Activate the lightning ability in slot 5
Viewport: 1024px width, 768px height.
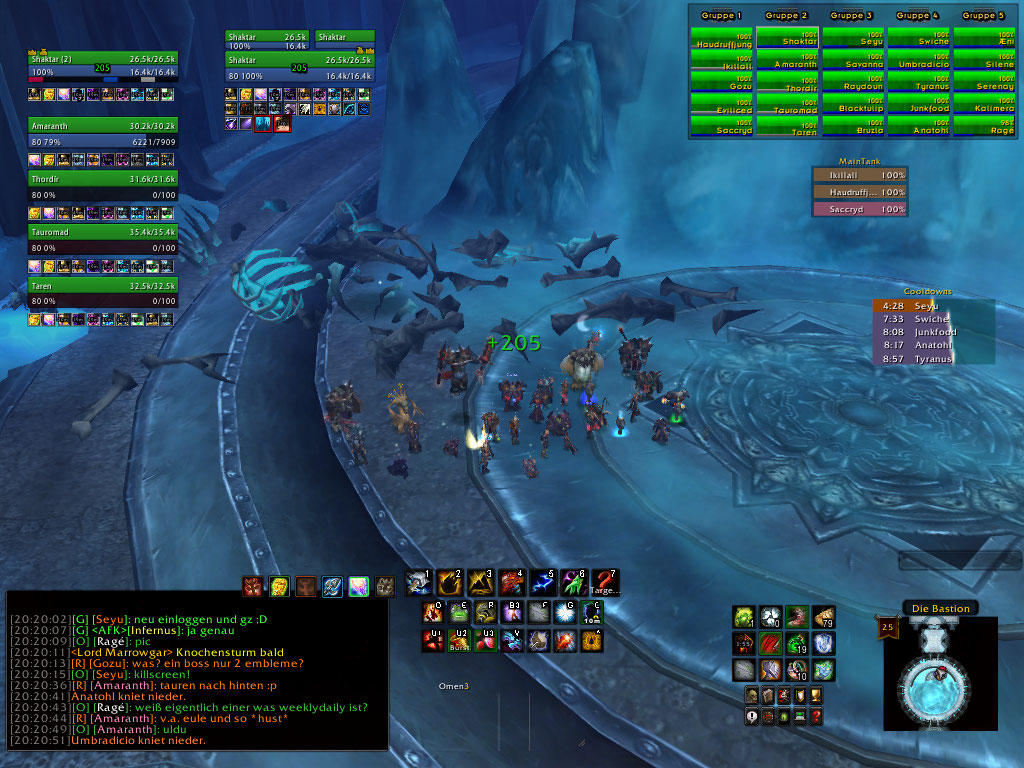(542, 583)
